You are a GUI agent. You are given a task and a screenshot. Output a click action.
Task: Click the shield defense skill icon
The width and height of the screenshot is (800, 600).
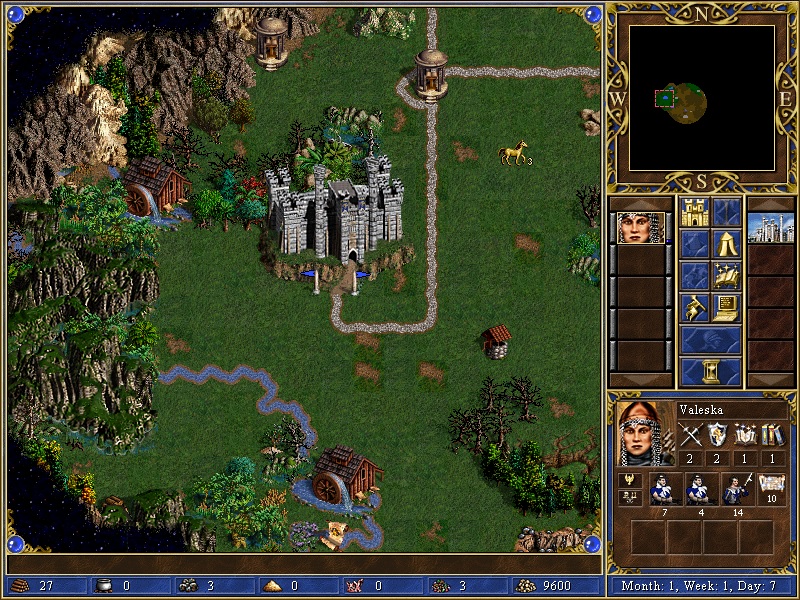click(x=717, y=435)
